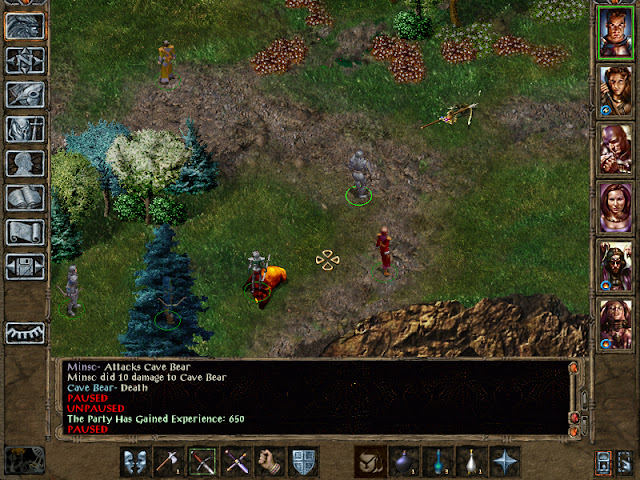The width and height of the screenshot is (640, 480).
Task: Toggle pause with the corner clock
Action: click(x=22, y=461)
